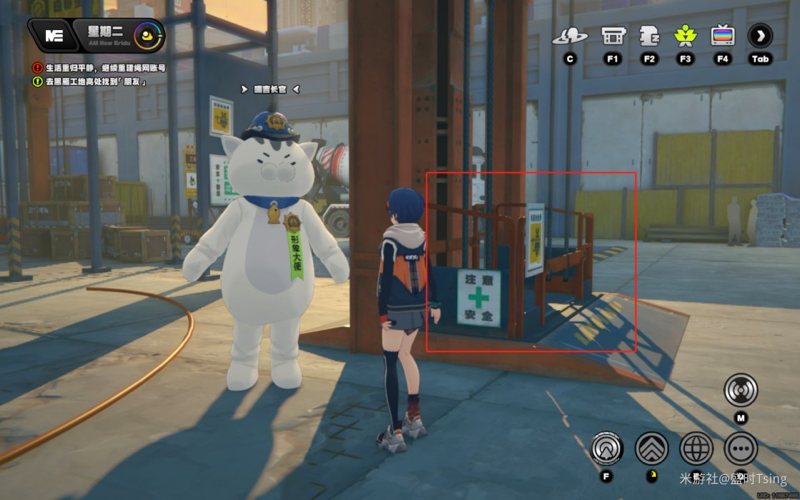Activate the circular arrow interact button
Image resolution: width=800 pixels, height=500 pixels.
point(607,448)
